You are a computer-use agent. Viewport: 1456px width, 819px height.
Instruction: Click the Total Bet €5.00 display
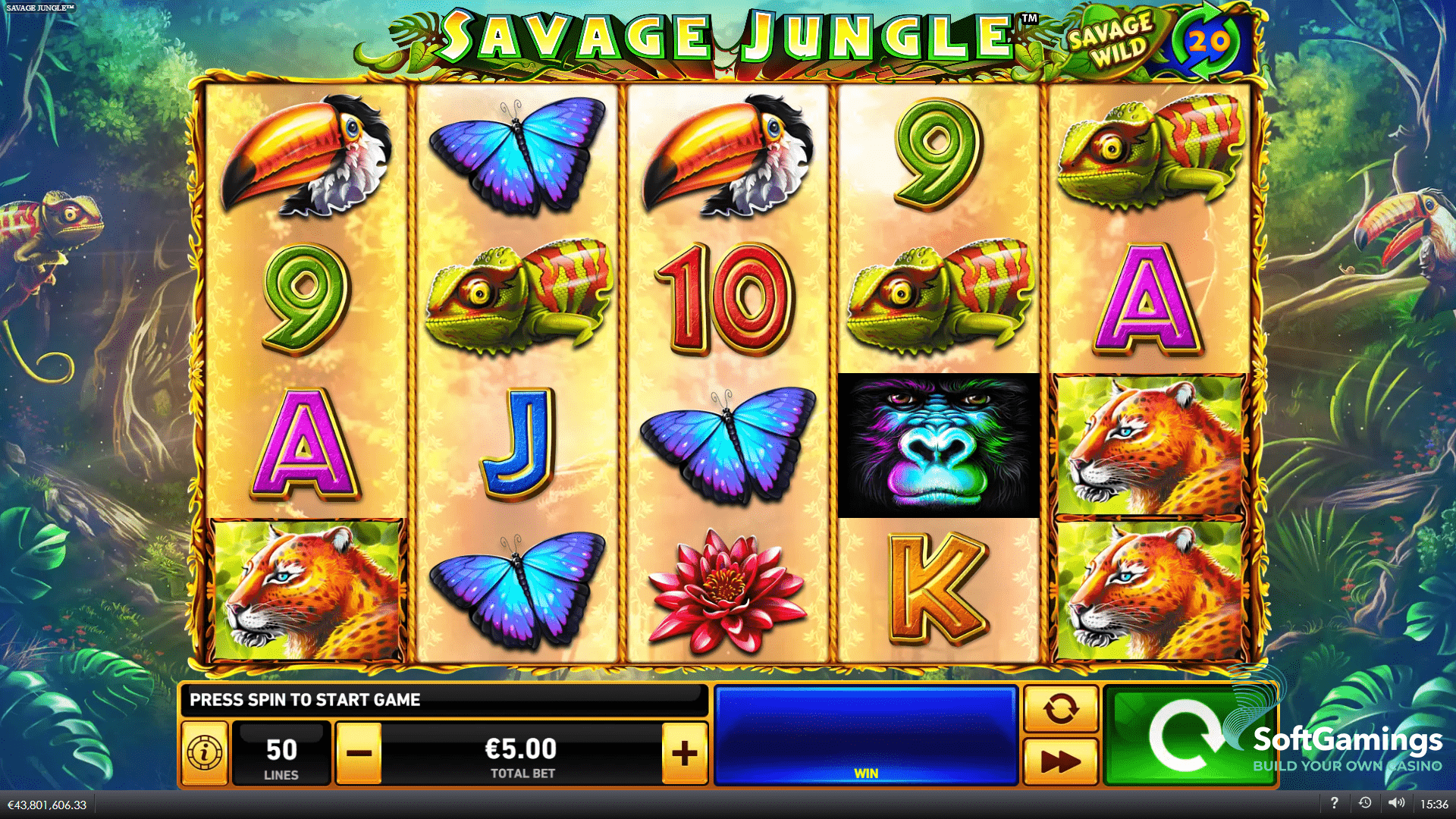tap(523, 752)
